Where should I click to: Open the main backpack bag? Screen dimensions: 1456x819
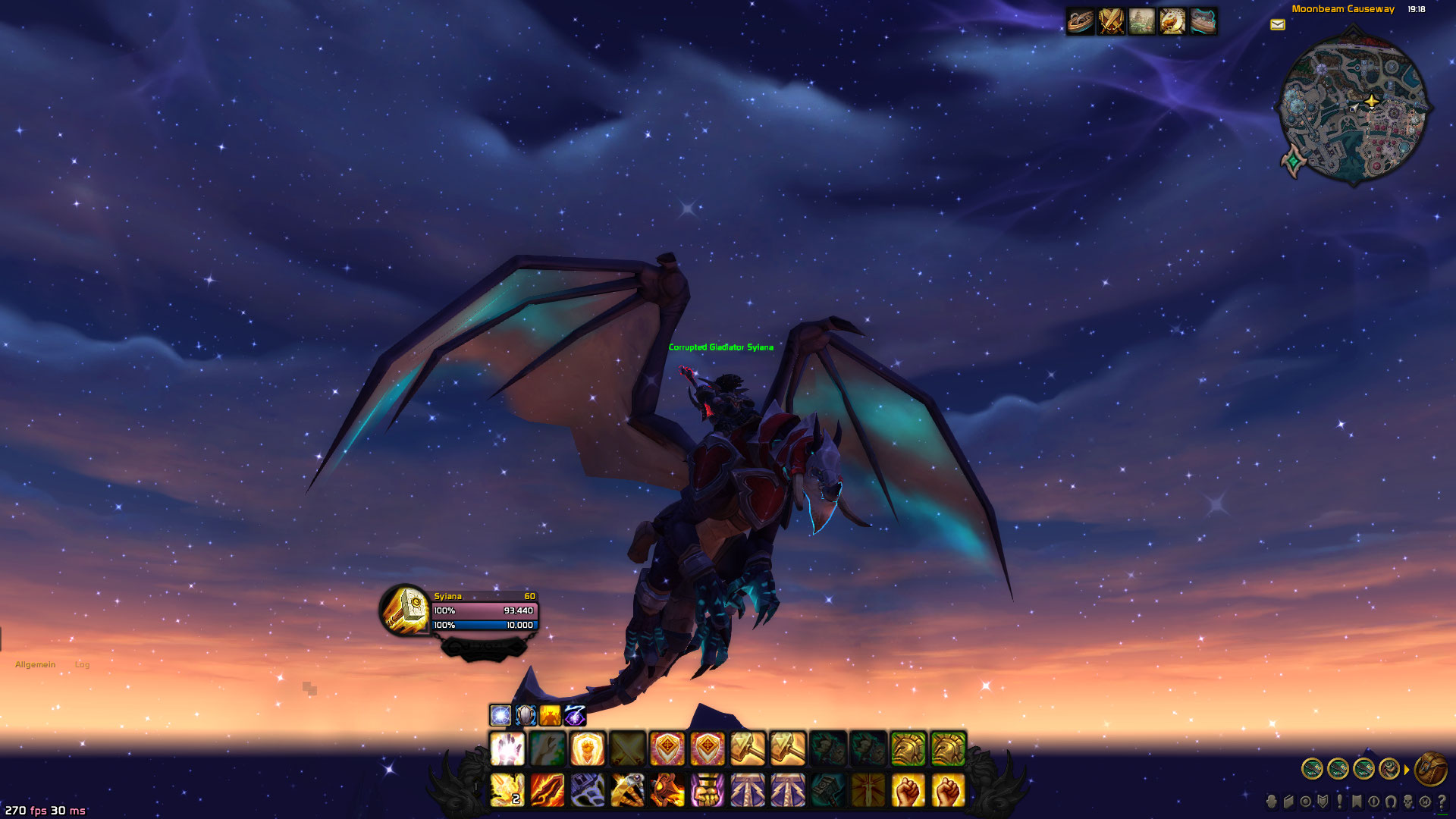pos(1430,769)
